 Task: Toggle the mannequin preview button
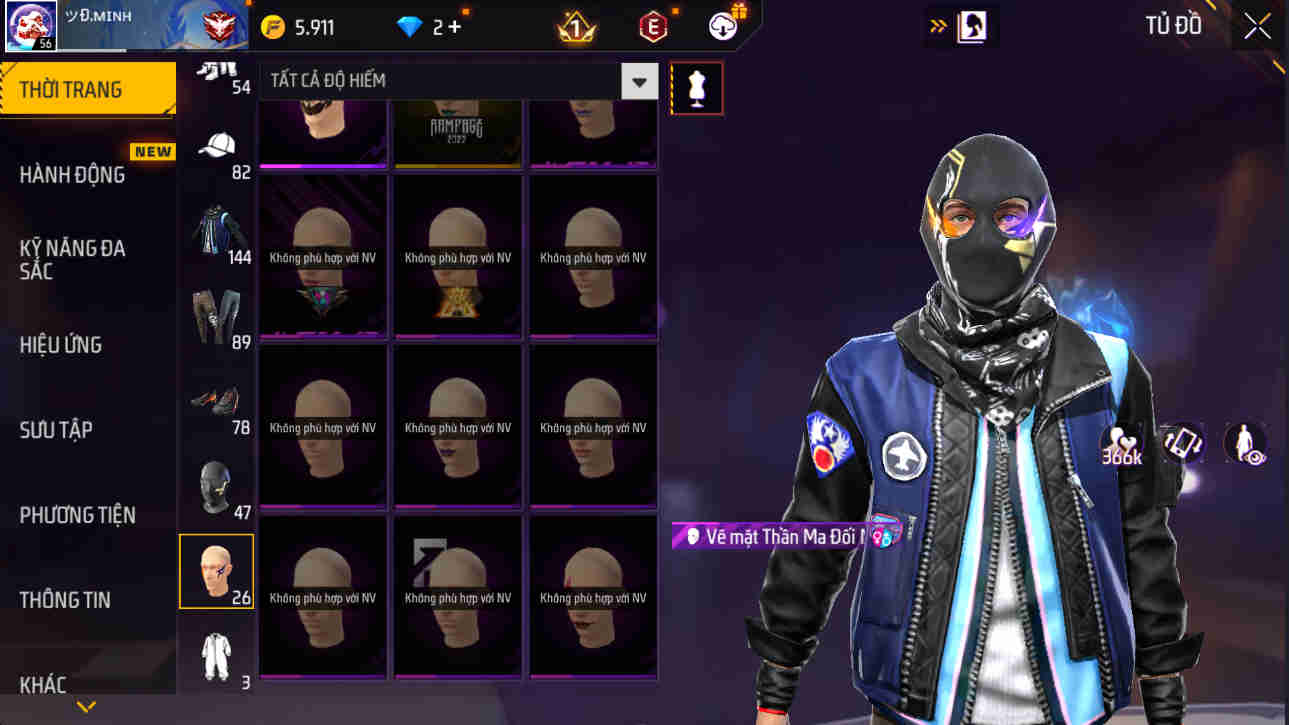coord(697,88)
